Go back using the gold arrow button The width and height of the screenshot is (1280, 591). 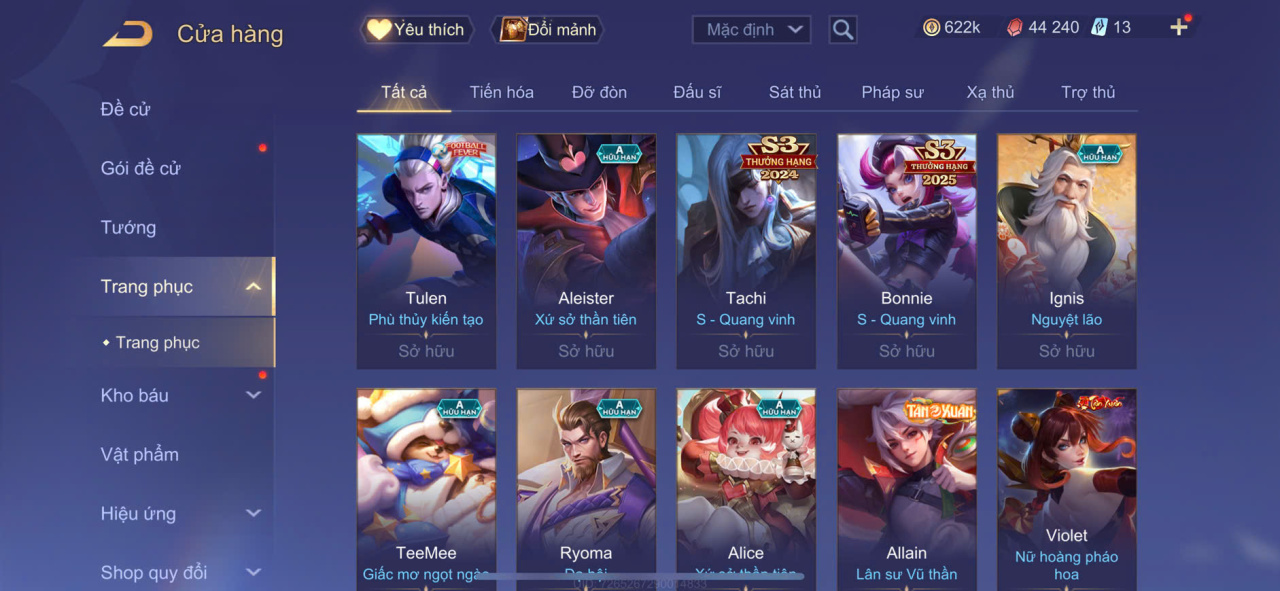(128, 34)
